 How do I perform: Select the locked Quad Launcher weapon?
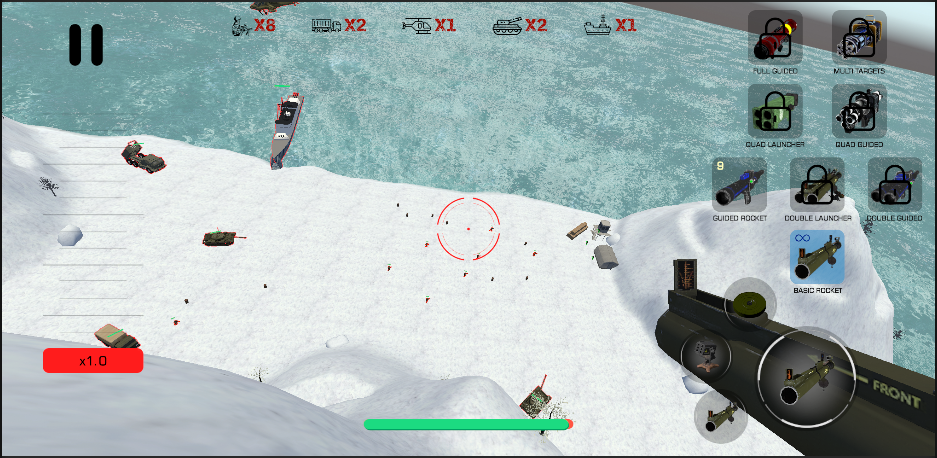click(x=775, y=111)
